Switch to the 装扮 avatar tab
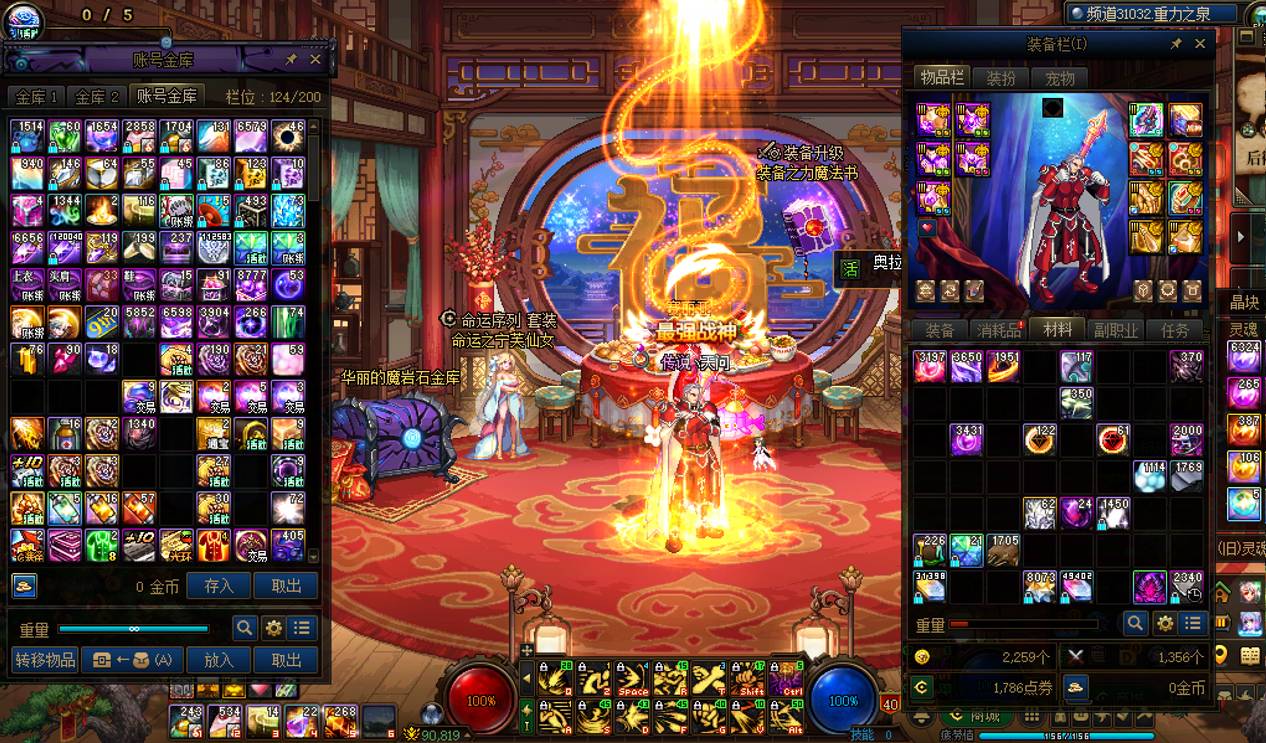The width and height of the screenshot is (1266, 743). coord(1001,78)
